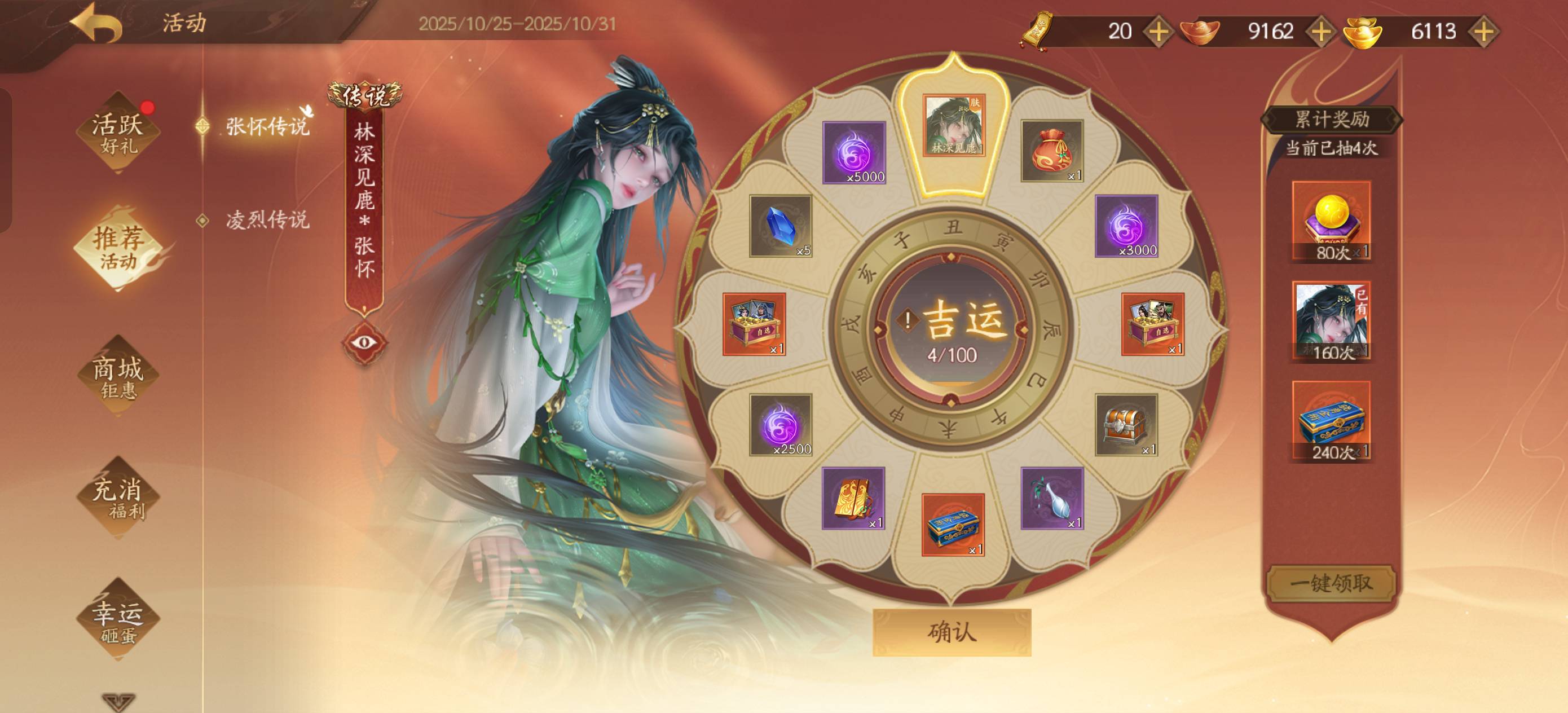This screenshot has width=1568, height=713.
Task: Switch to 凌烈传说 event
Action: (x=267, y=220)
